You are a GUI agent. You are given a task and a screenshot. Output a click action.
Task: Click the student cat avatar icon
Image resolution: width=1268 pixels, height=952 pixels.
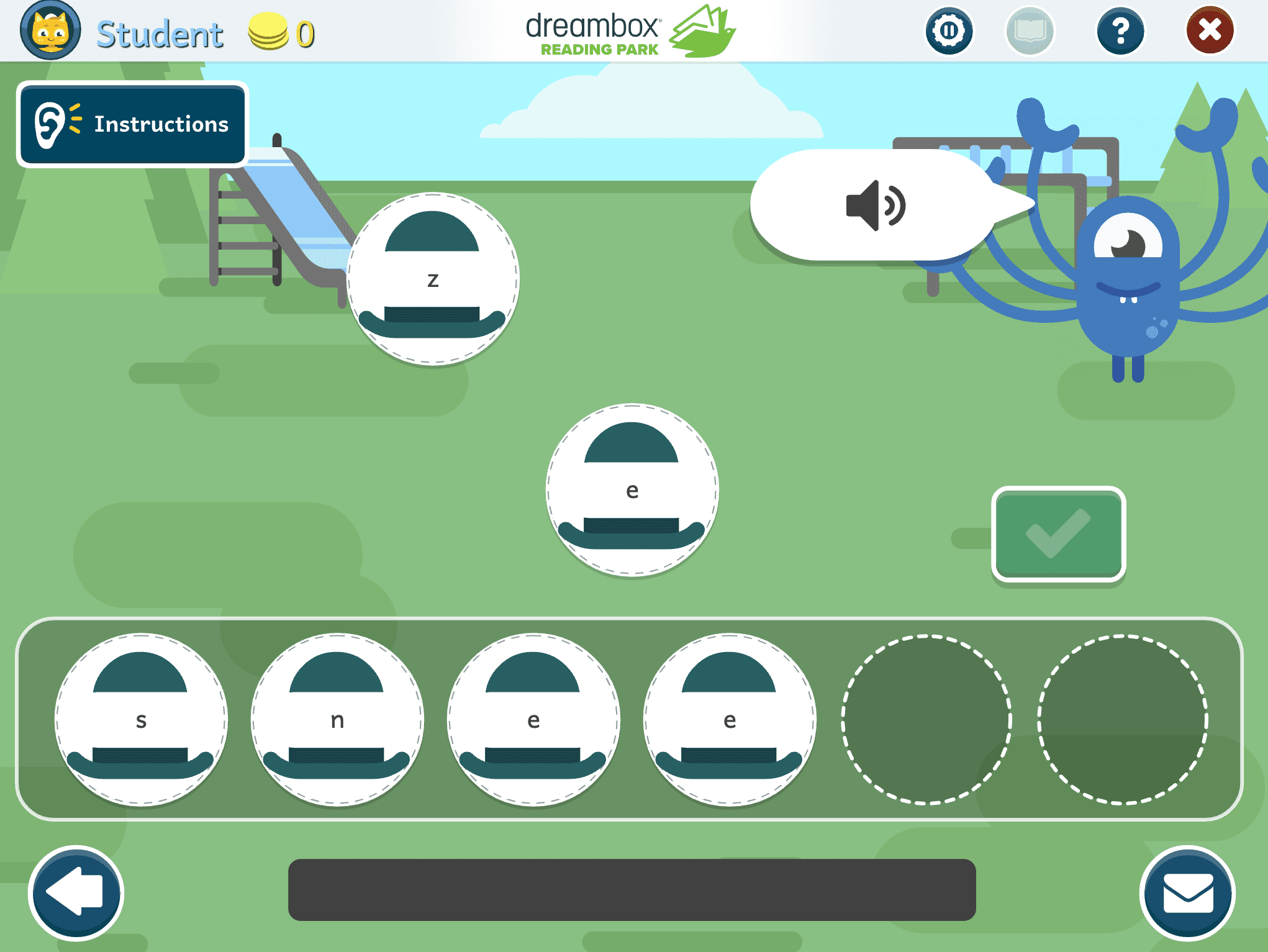[x=50, y=31]
